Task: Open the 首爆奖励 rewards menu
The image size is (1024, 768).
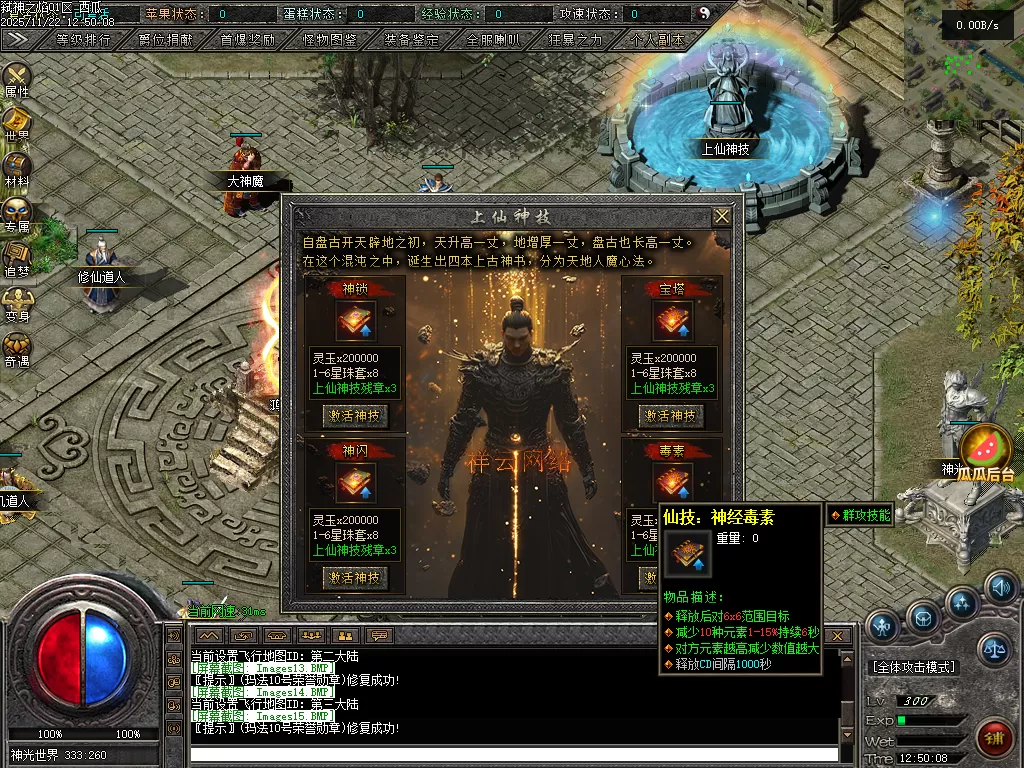Action: (247, 40)
